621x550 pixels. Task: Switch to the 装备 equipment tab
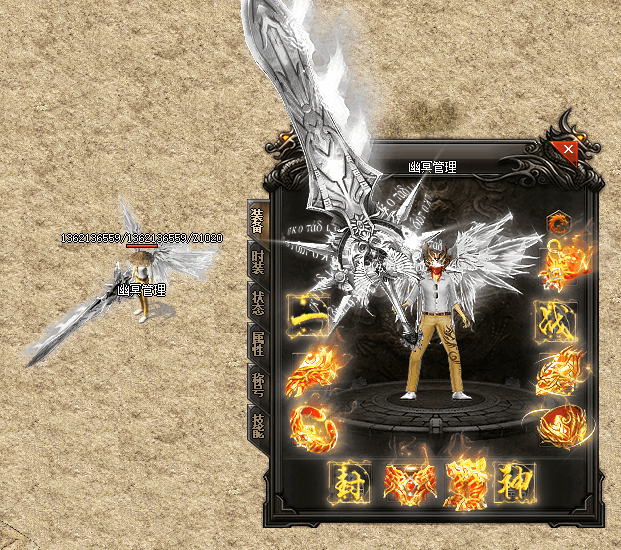257,221
